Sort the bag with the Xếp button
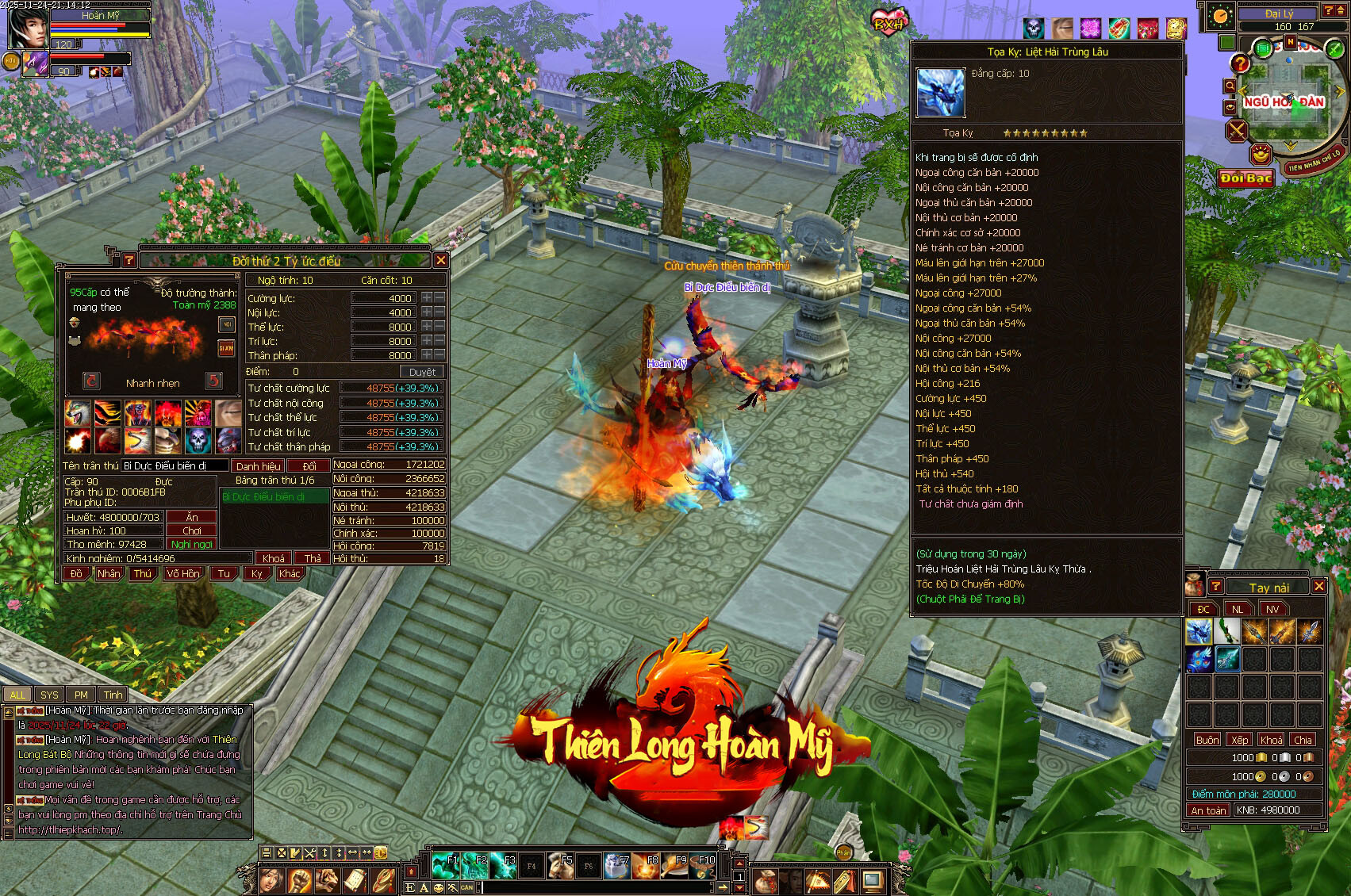This screenshot has width=1351, height=896. click(1239, 740)
